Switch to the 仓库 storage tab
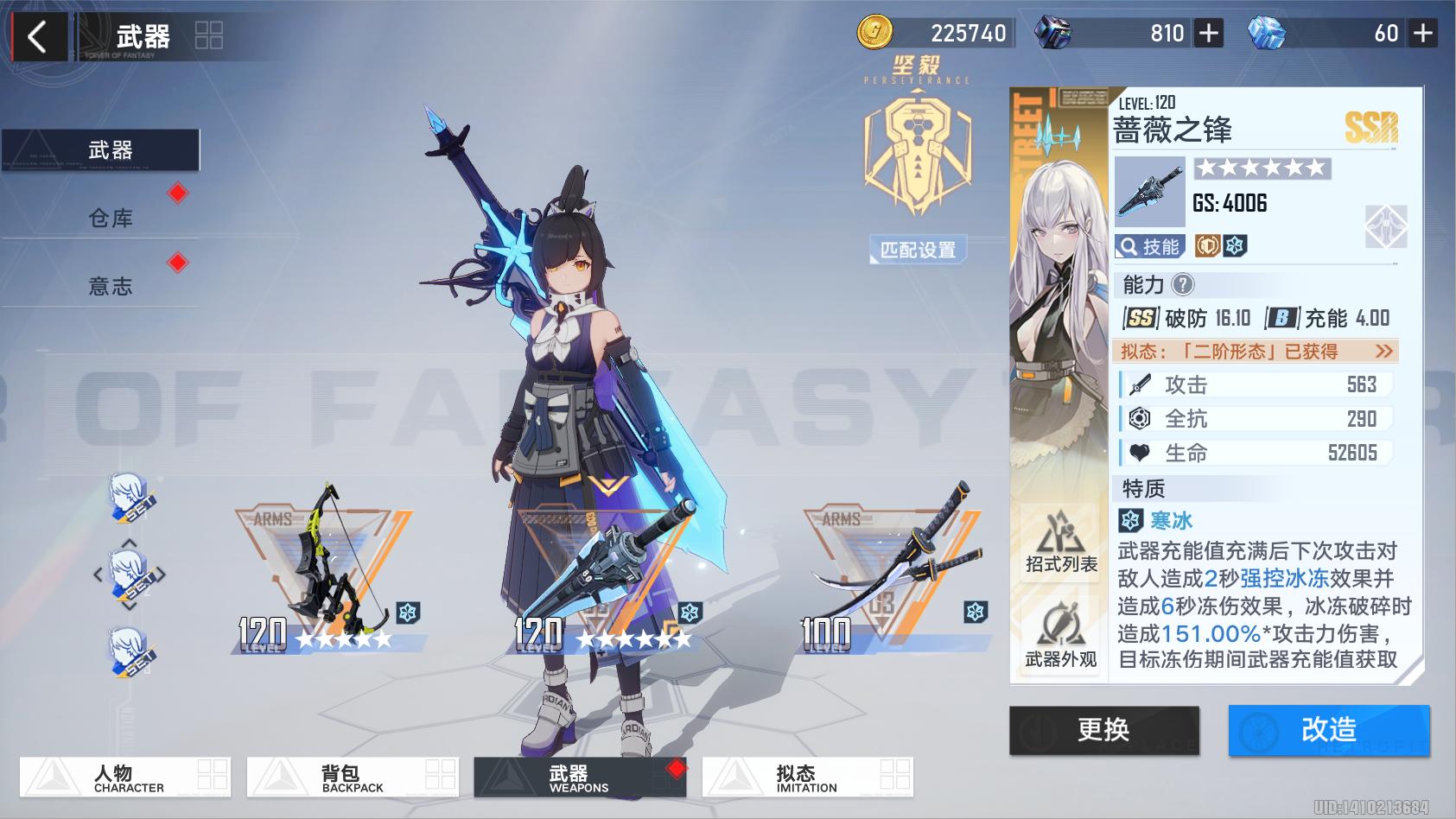The image size is (1456, 819). (110, 218)
